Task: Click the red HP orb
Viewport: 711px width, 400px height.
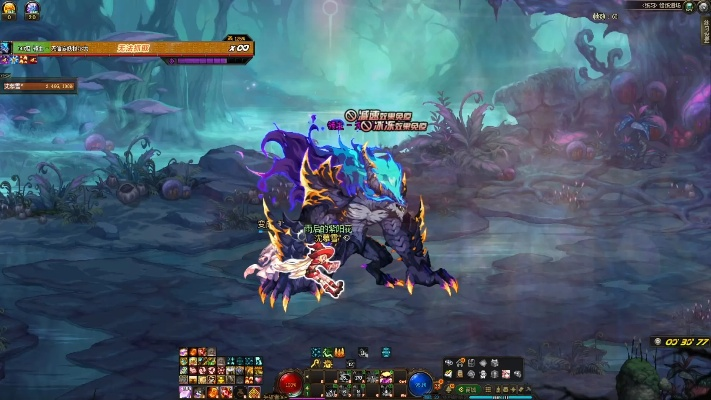Action: [292, 382]
